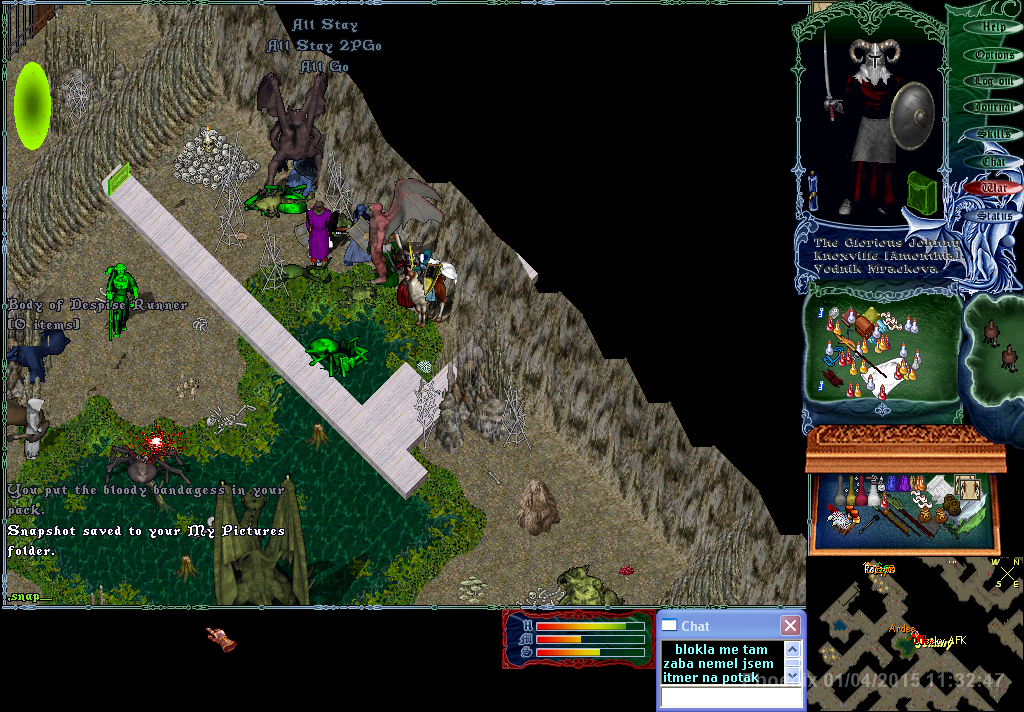Open the green backpack on the paperdoll
The height and width of the screenshot is (712, 1024).
click(921, 189)
